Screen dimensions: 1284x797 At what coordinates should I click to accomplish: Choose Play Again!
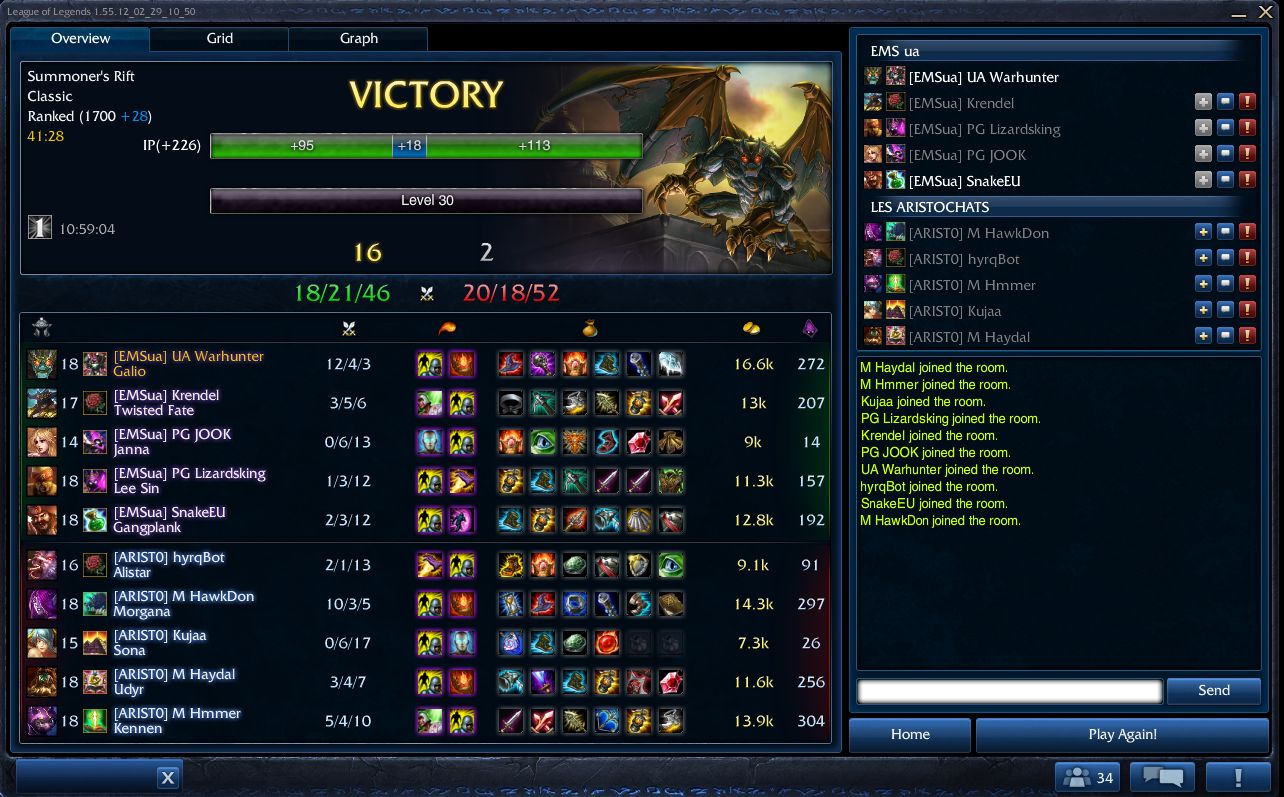click(1122, 734)
